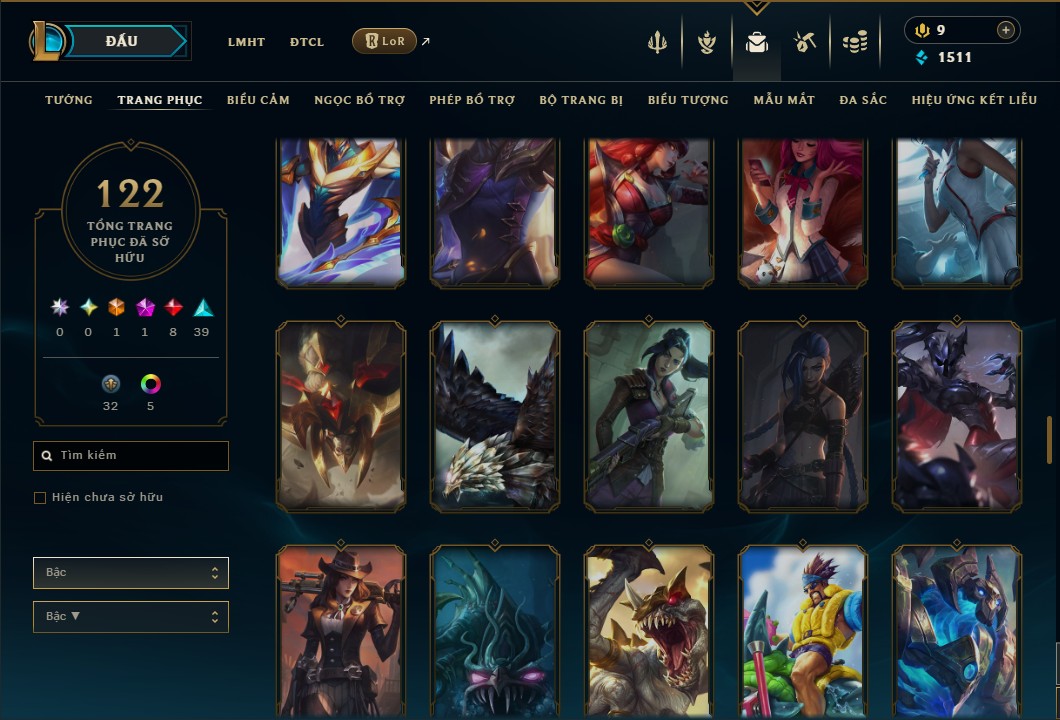Viewport: 1060px width, 720px height.
Task: Open the coin stack store icon
Action: pyautogui.click(x=854, y=42)
